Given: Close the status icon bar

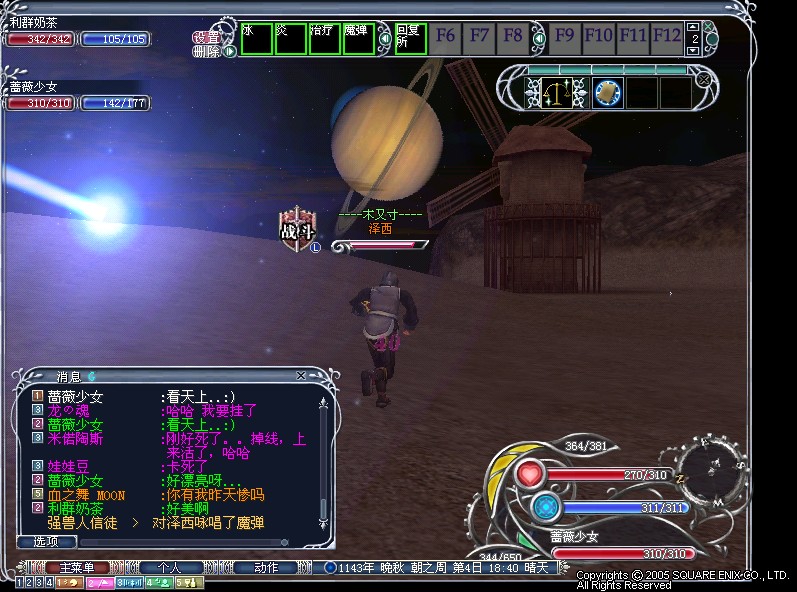Looking at the screenshot, I should point(704,79).
